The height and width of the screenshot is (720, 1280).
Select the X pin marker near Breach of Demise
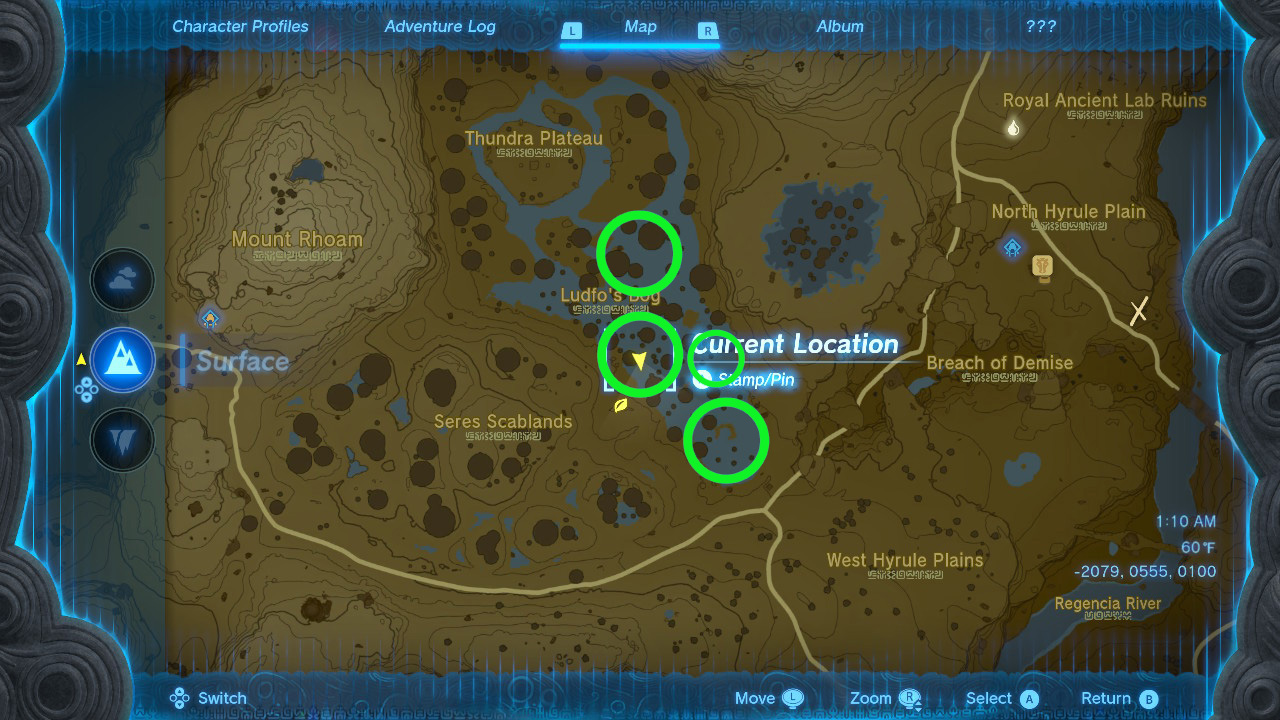click(x=1139, y=311)
